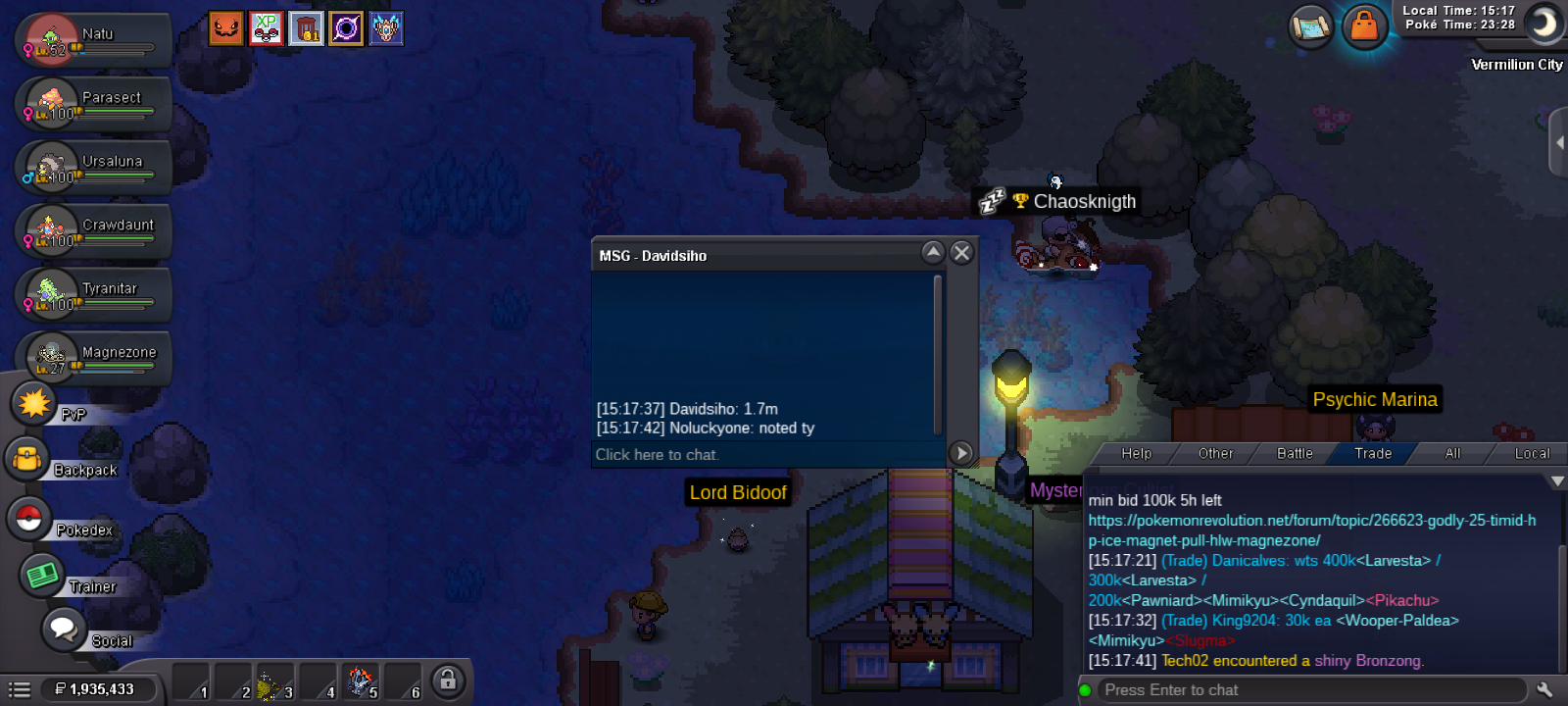
Task: Show the Trainer card
Action: [x=42, y=575]
